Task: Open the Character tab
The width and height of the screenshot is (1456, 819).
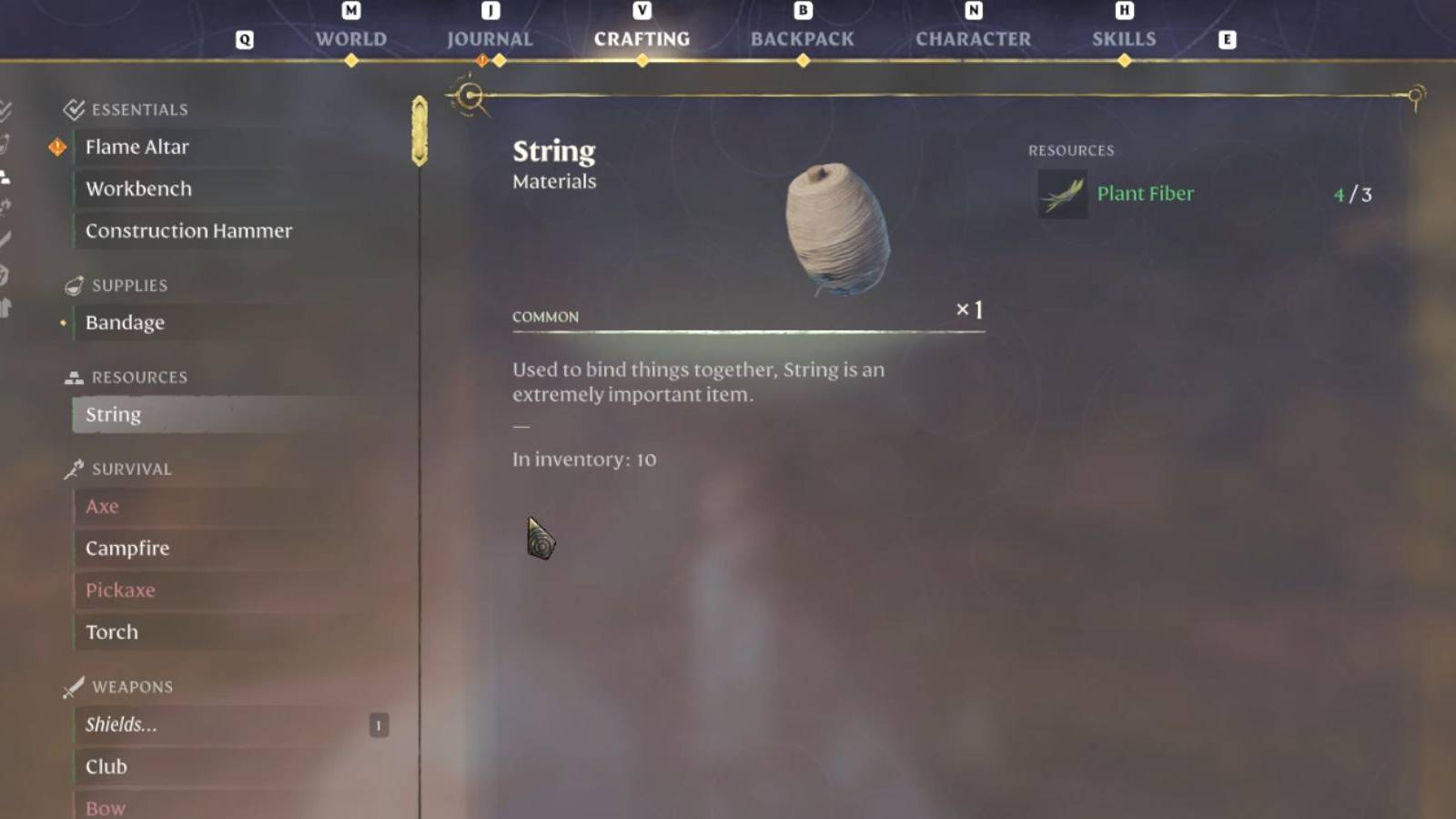Action: [975, 38]
